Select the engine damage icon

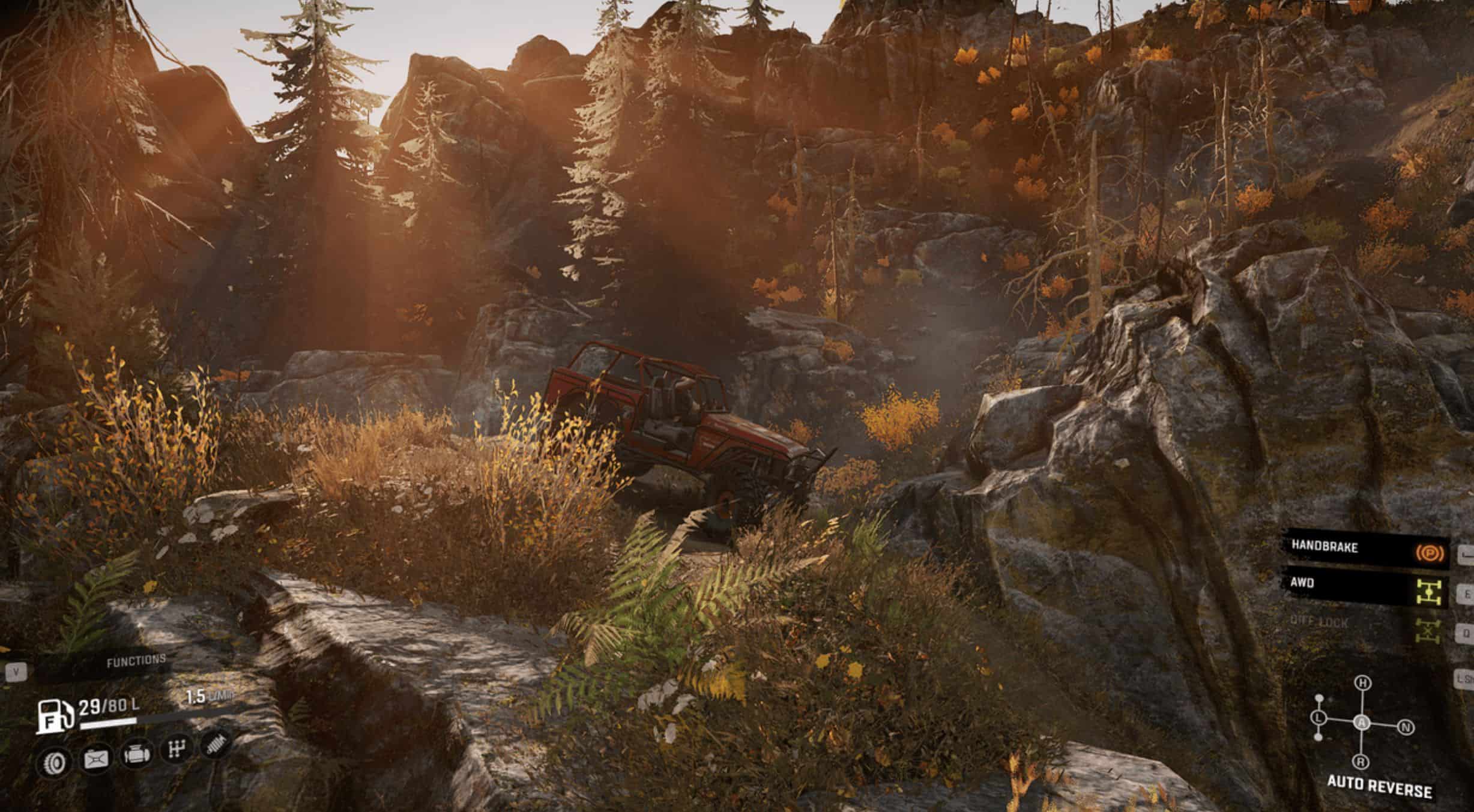click(x=136, y=755)
